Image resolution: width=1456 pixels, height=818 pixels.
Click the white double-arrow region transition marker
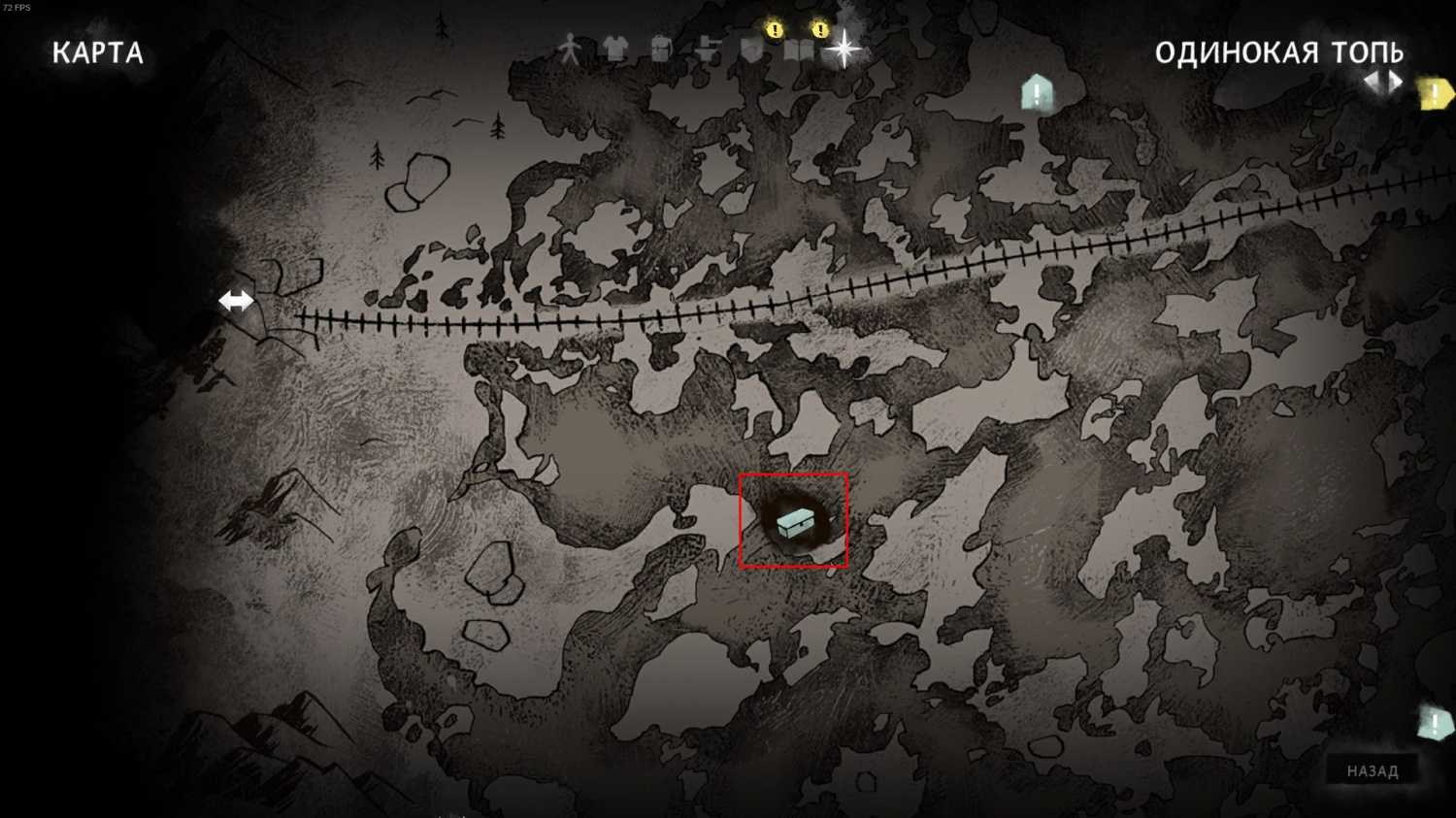tap(236, 301)
